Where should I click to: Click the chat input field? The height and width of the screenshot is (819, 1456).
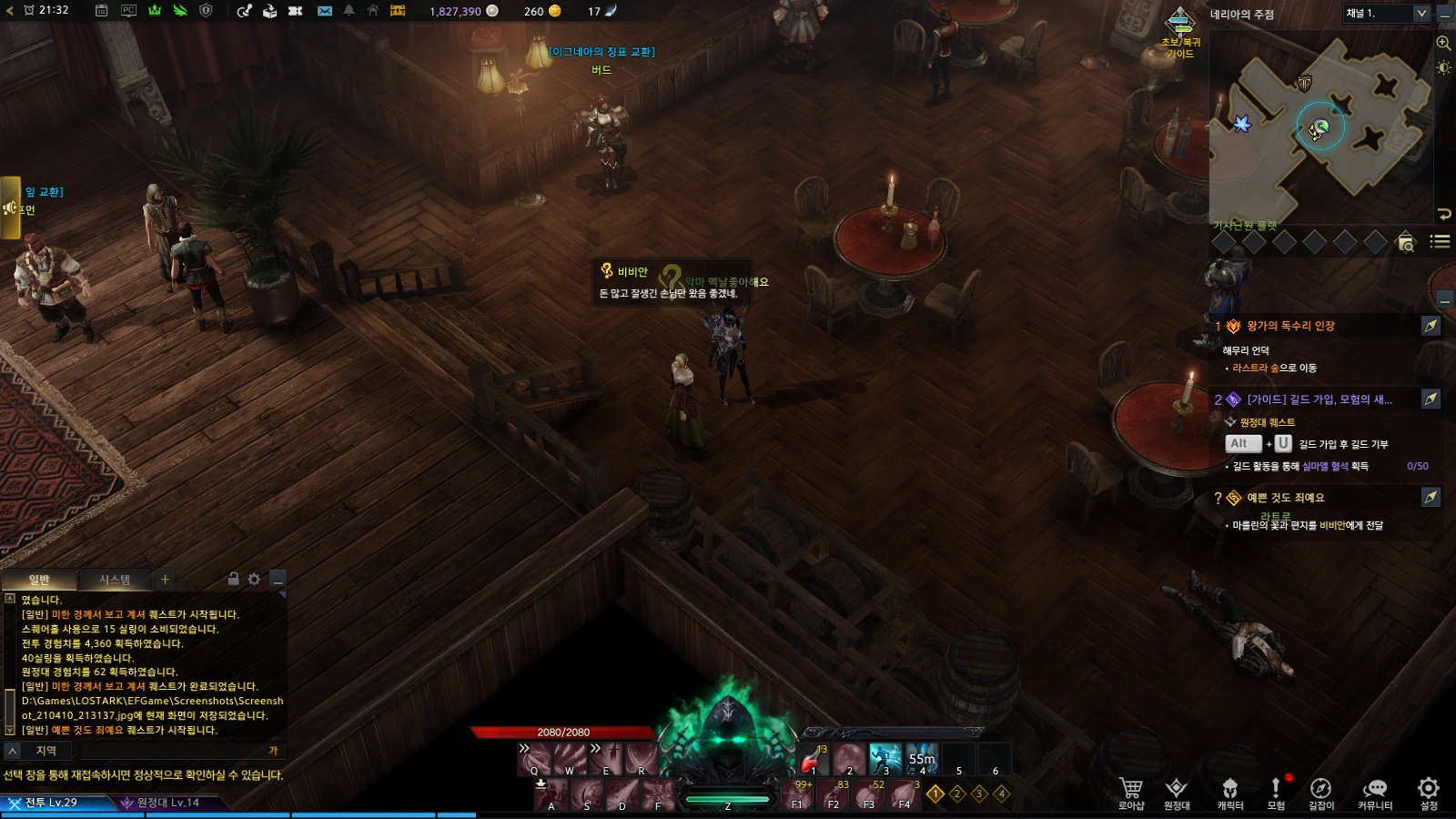(x=173, y=751)
